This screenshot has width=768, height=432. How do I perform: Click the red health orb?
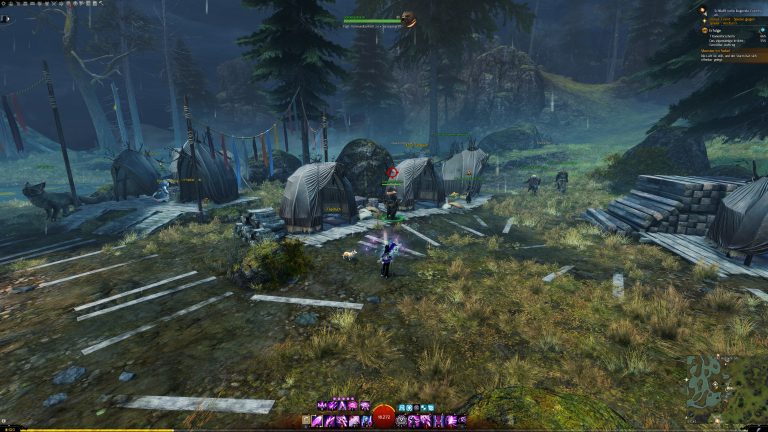pos(383,417)
